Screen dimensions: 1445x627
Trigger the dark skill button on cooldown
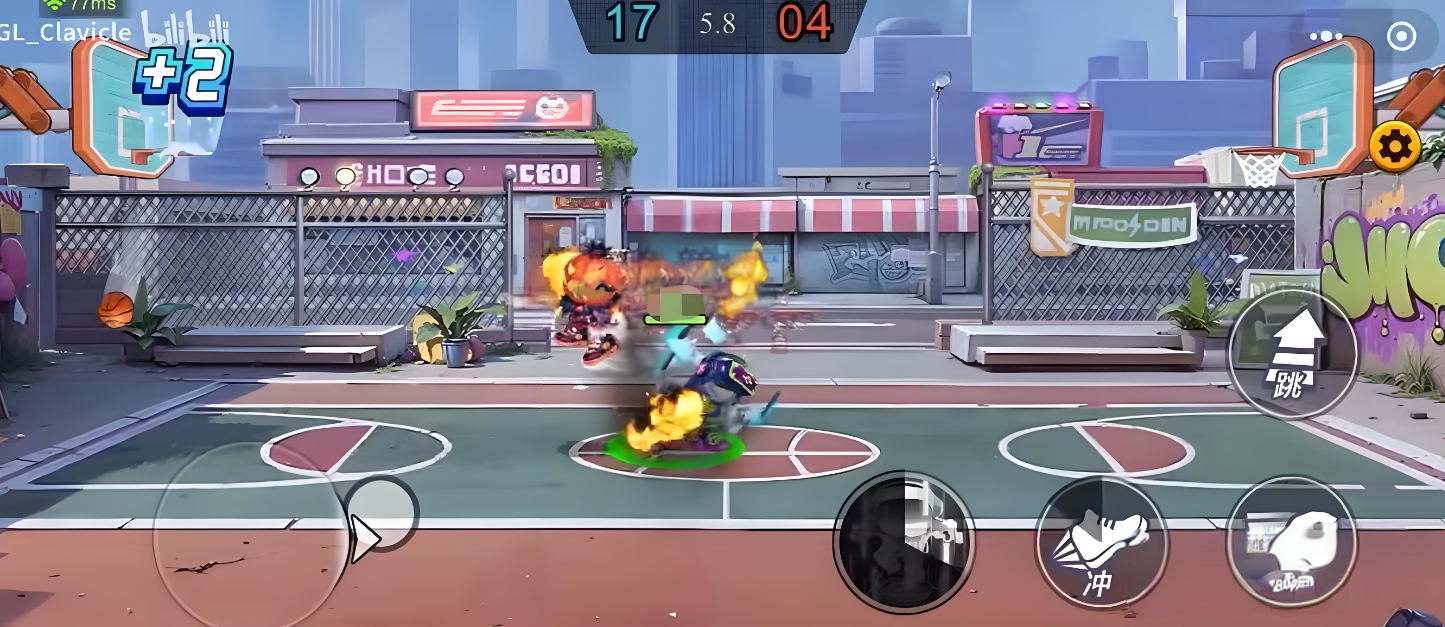pos(904,543)
